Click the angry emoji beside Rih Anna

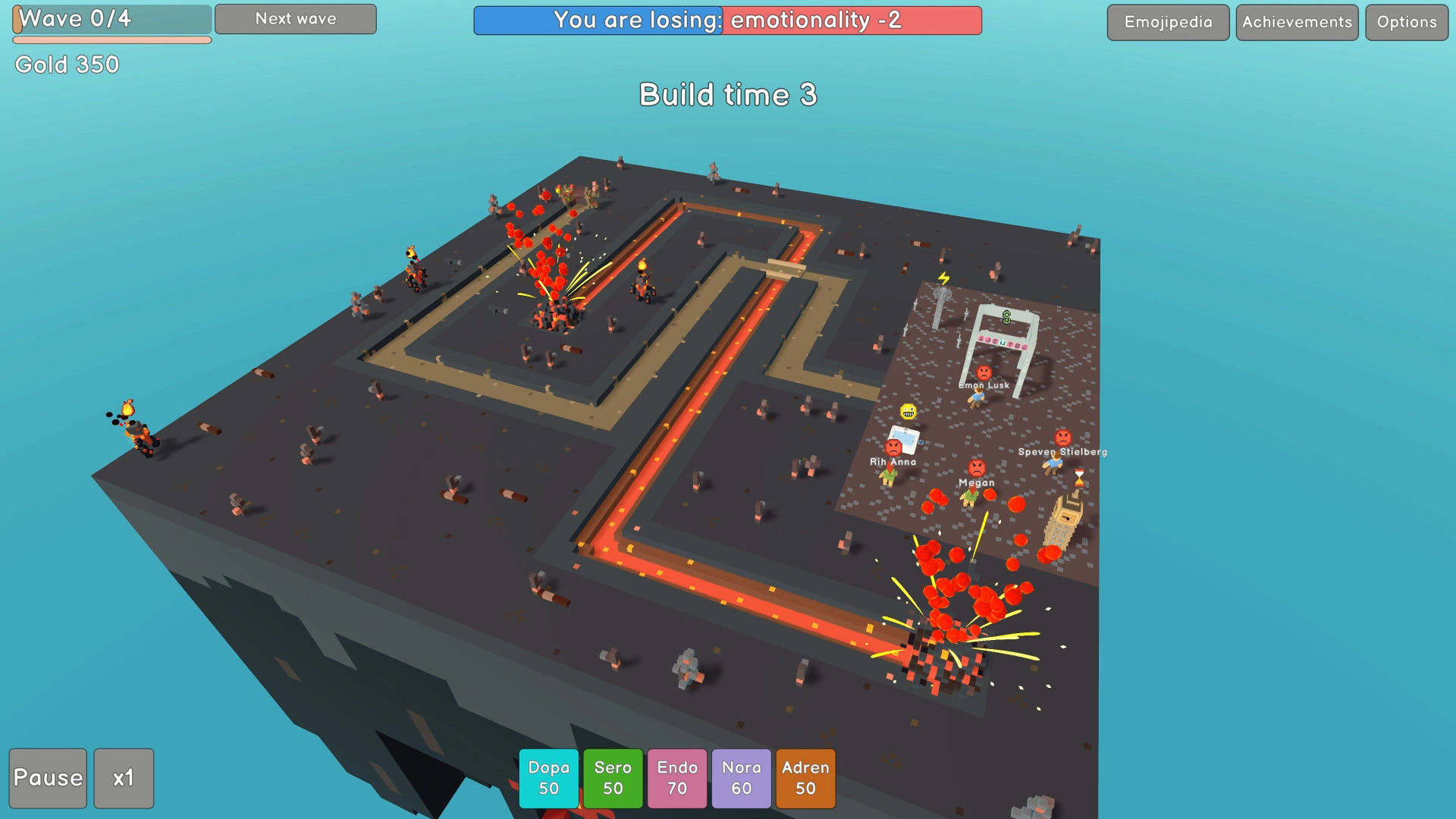pyautogui.click(x=894, y=449)
